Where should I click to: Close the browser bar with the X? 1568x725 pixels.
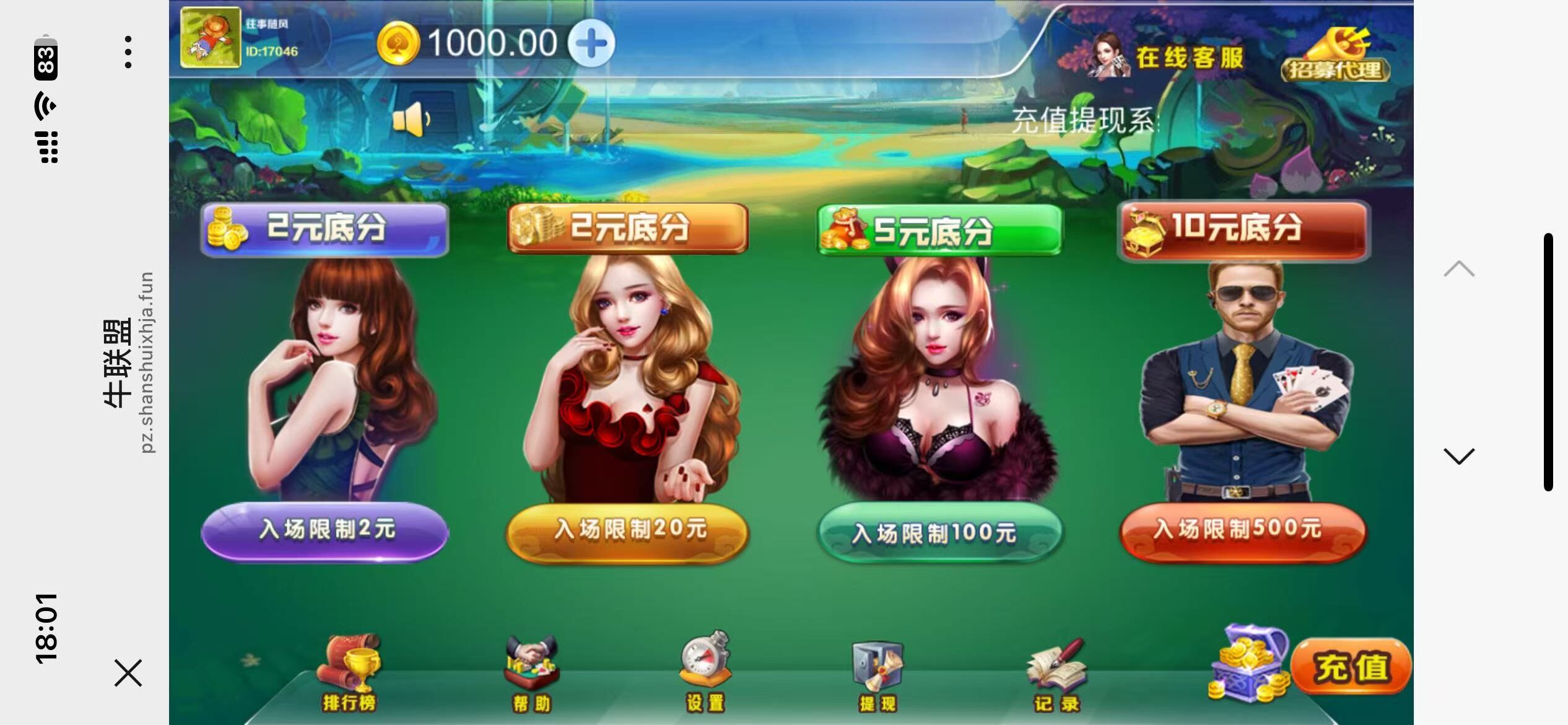tap(129, 673)
